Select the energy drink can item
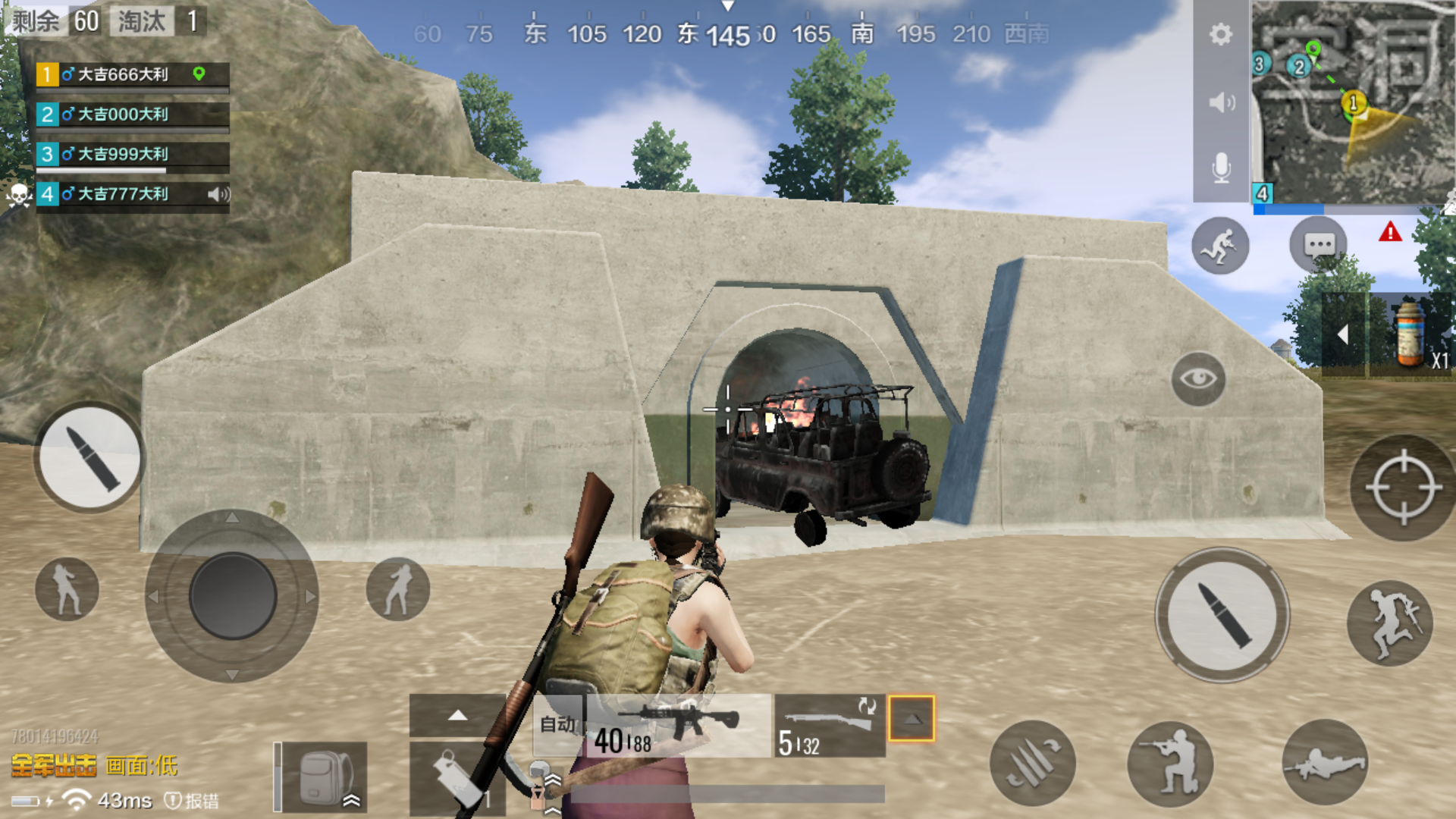1456x819 pixels. [x=1410, y=334]
